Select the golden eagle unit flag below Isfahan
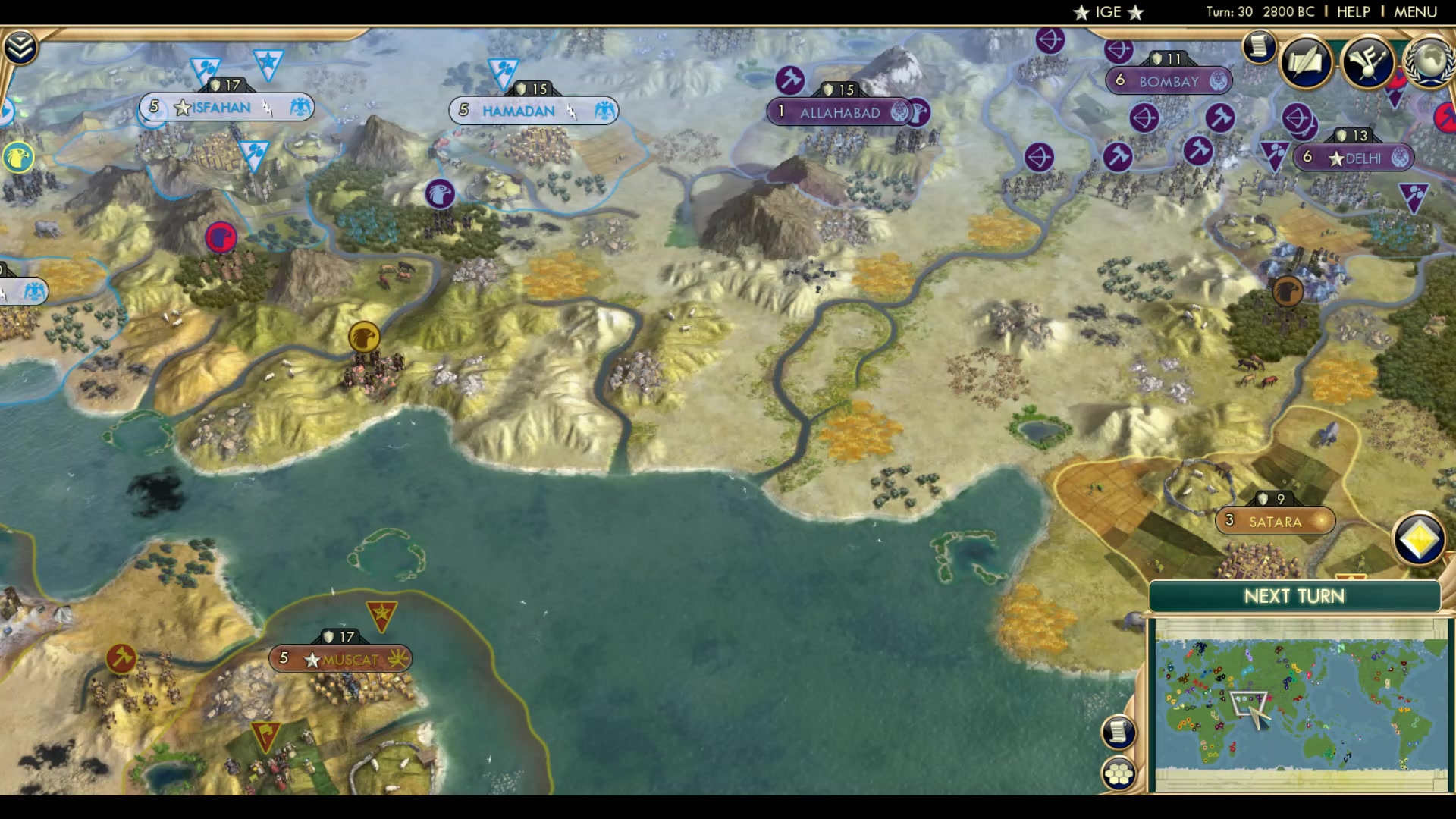The image size is (1456, 819). pyautogui.click(x=365, y=337)
